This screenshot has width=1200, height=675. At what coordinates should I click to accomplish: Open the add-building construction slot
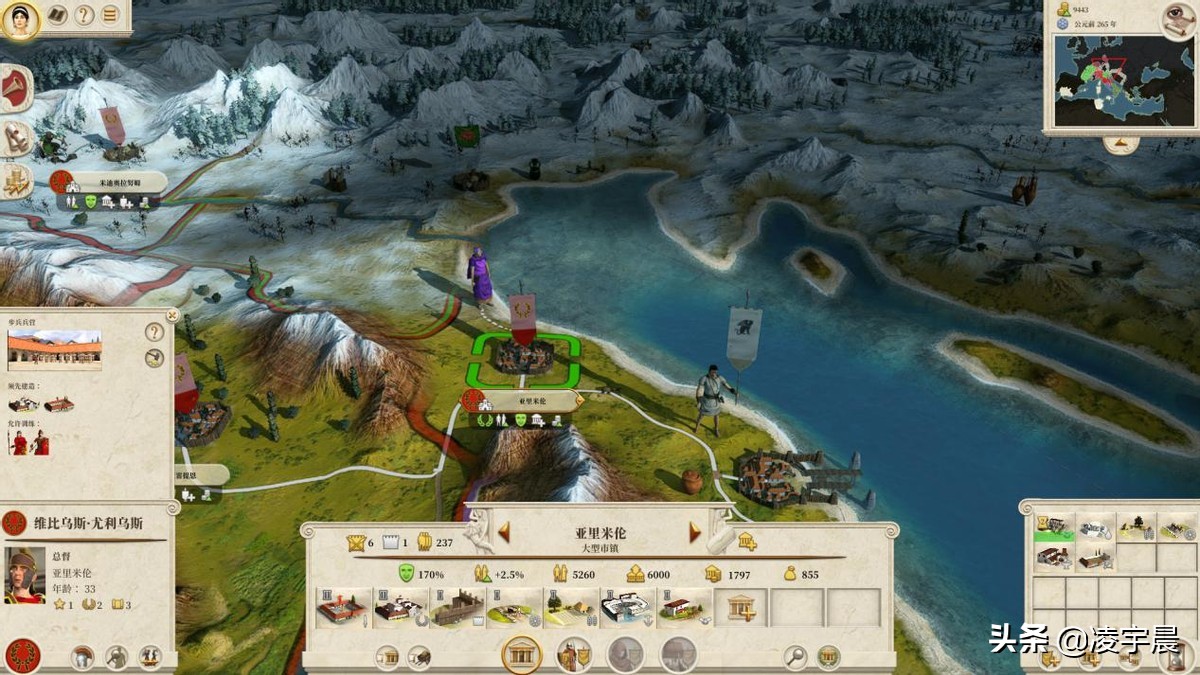pyautogui.click(x=741, y=607)
